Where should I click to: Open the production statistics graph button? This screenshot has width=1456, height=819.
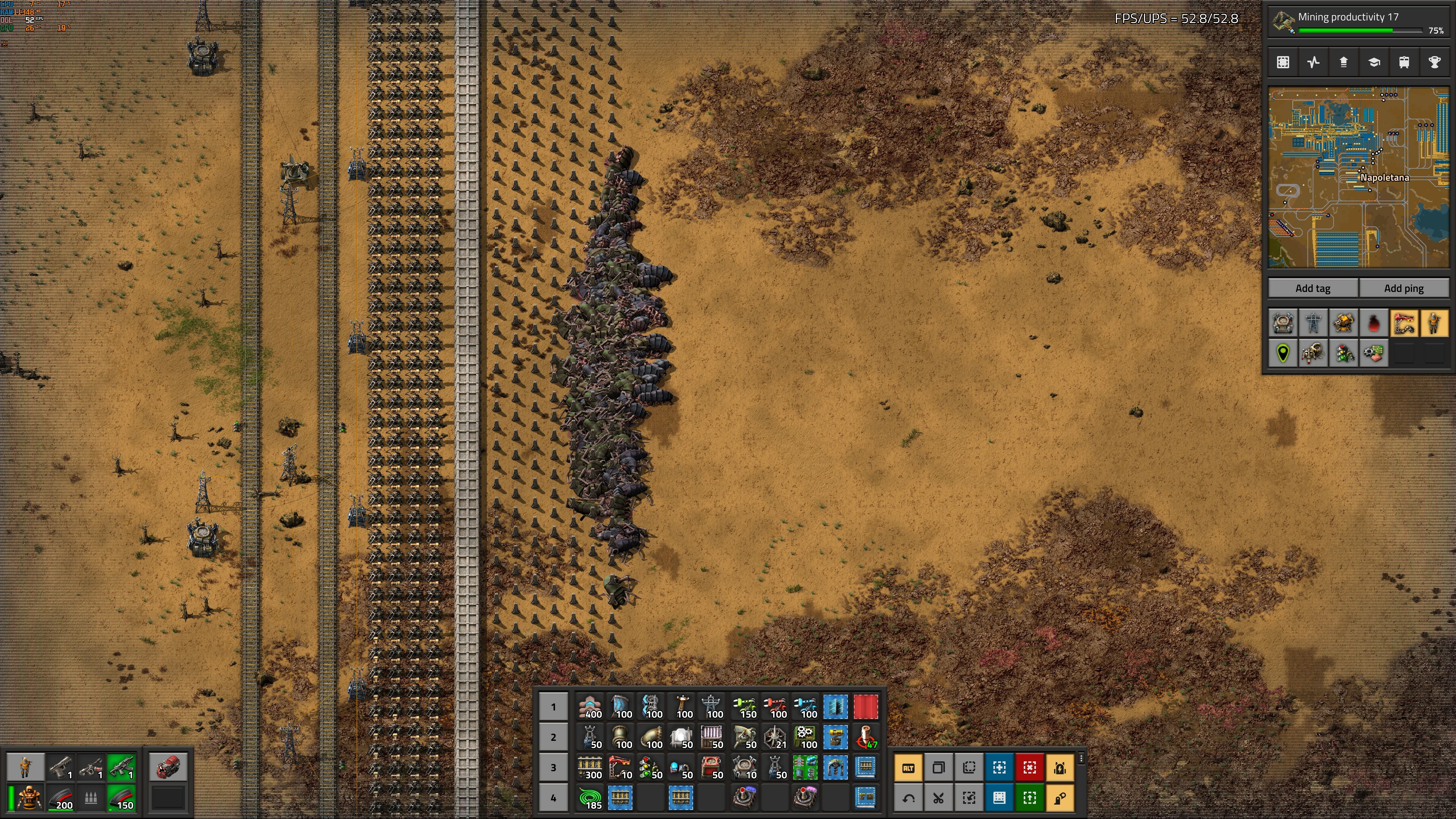tap(1313, 62)
